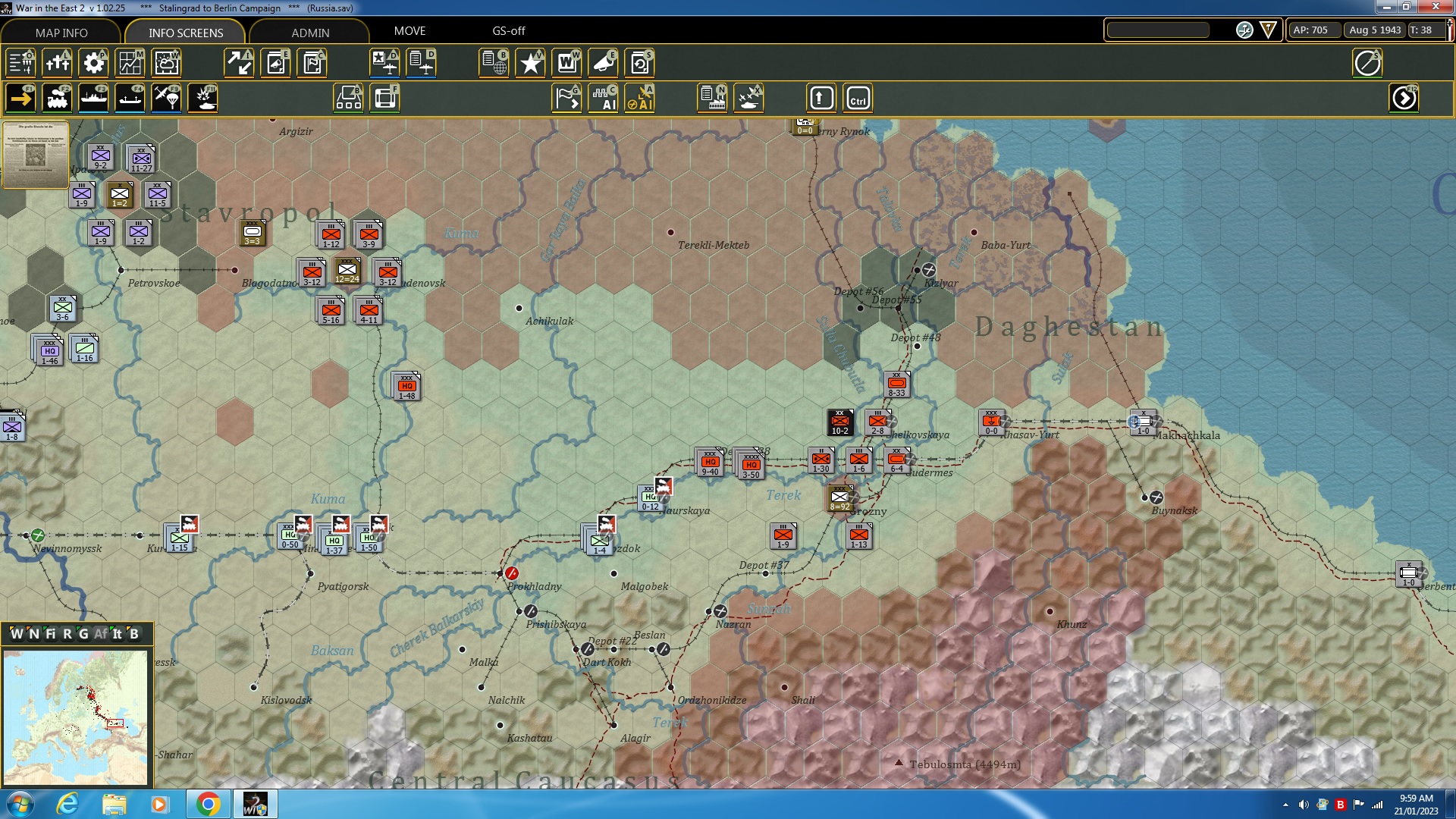Screen dimensions: 1456x819
Task: Select naval transport mode ship icon
Action: tap(93, 98)
